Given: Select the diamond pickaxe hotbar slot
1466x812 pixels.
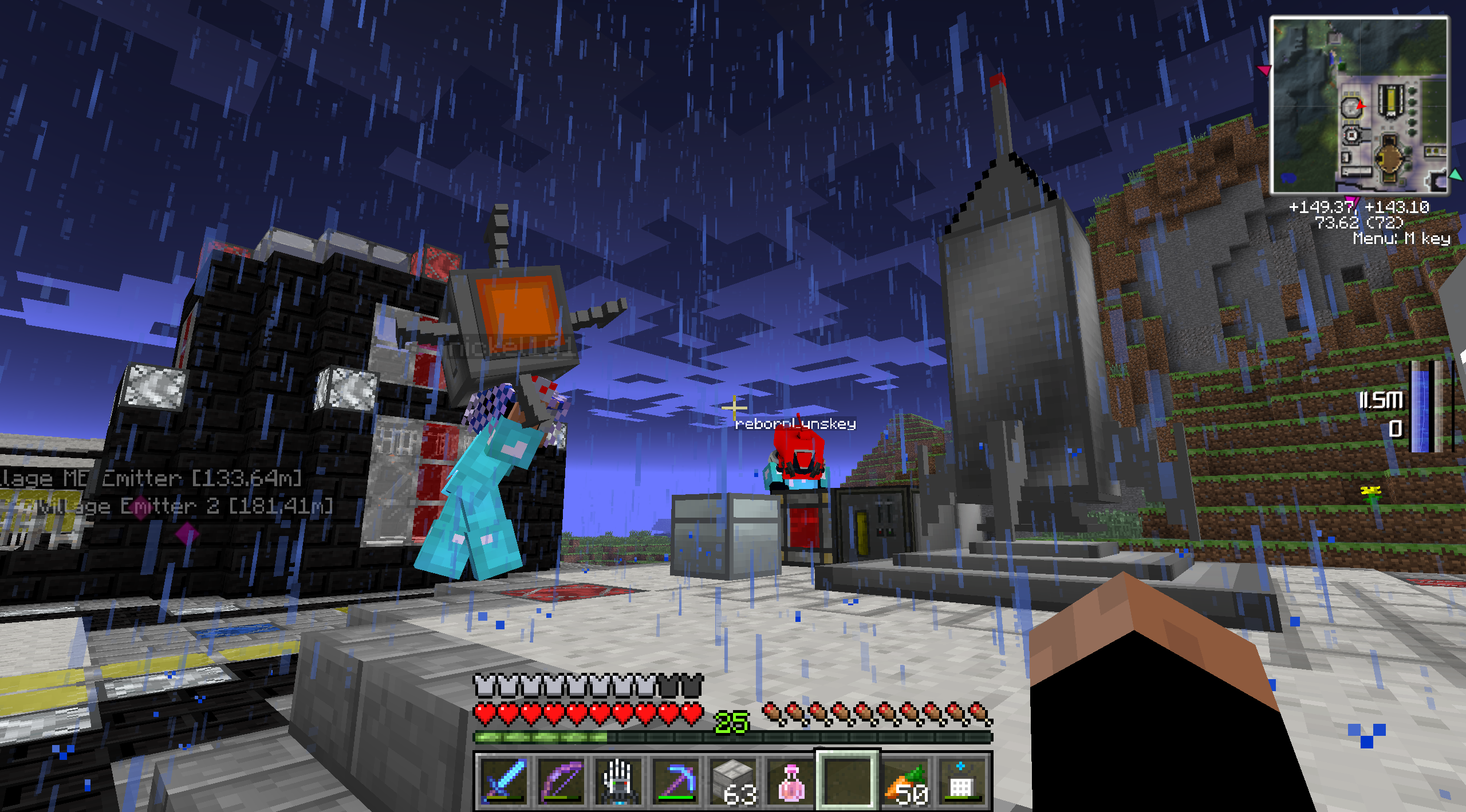Looking at the screenshot, I should point(676,781).
